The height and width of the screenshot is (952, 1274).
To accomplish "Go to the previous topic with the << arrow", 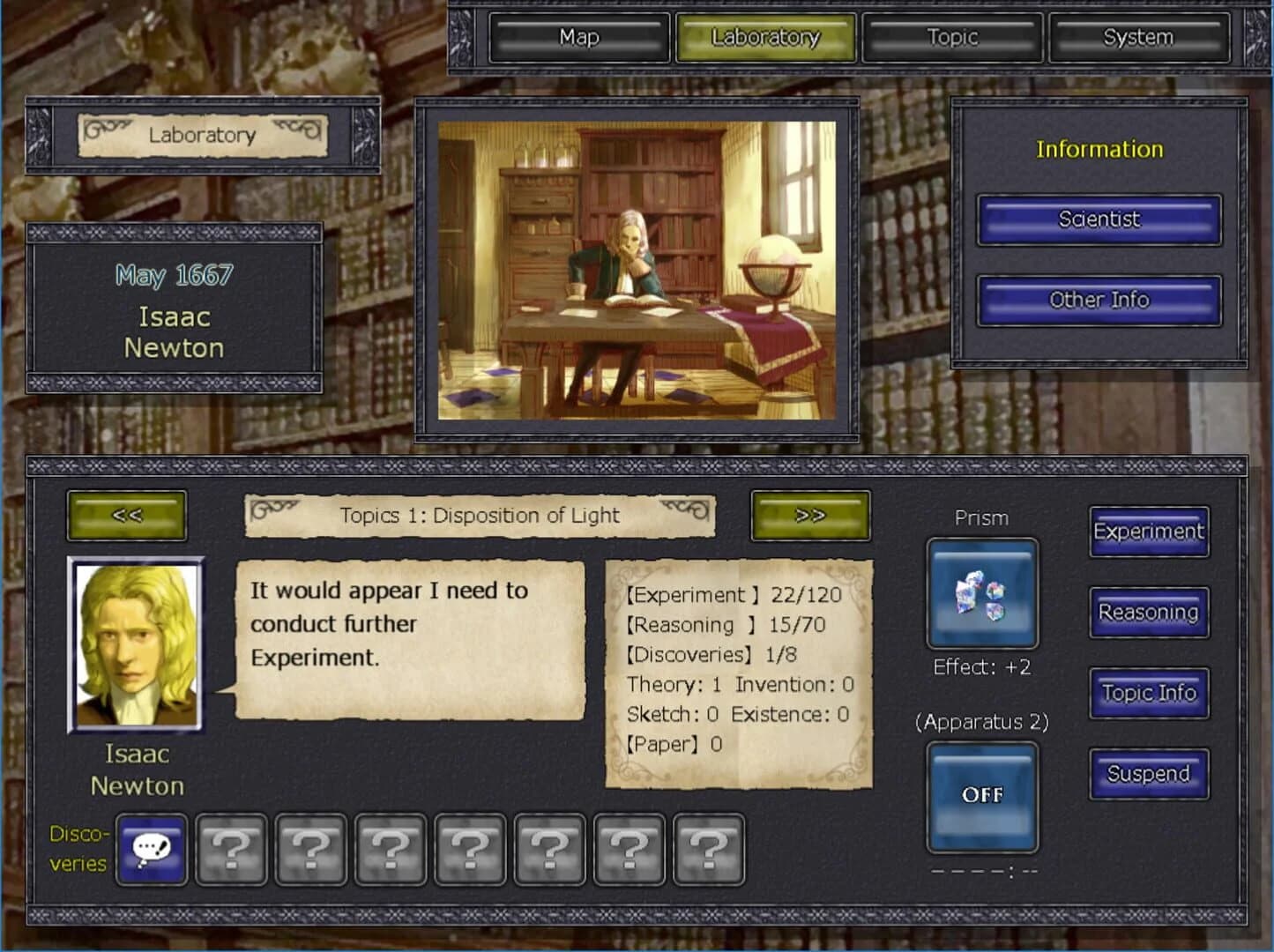I will pos(126,517).
